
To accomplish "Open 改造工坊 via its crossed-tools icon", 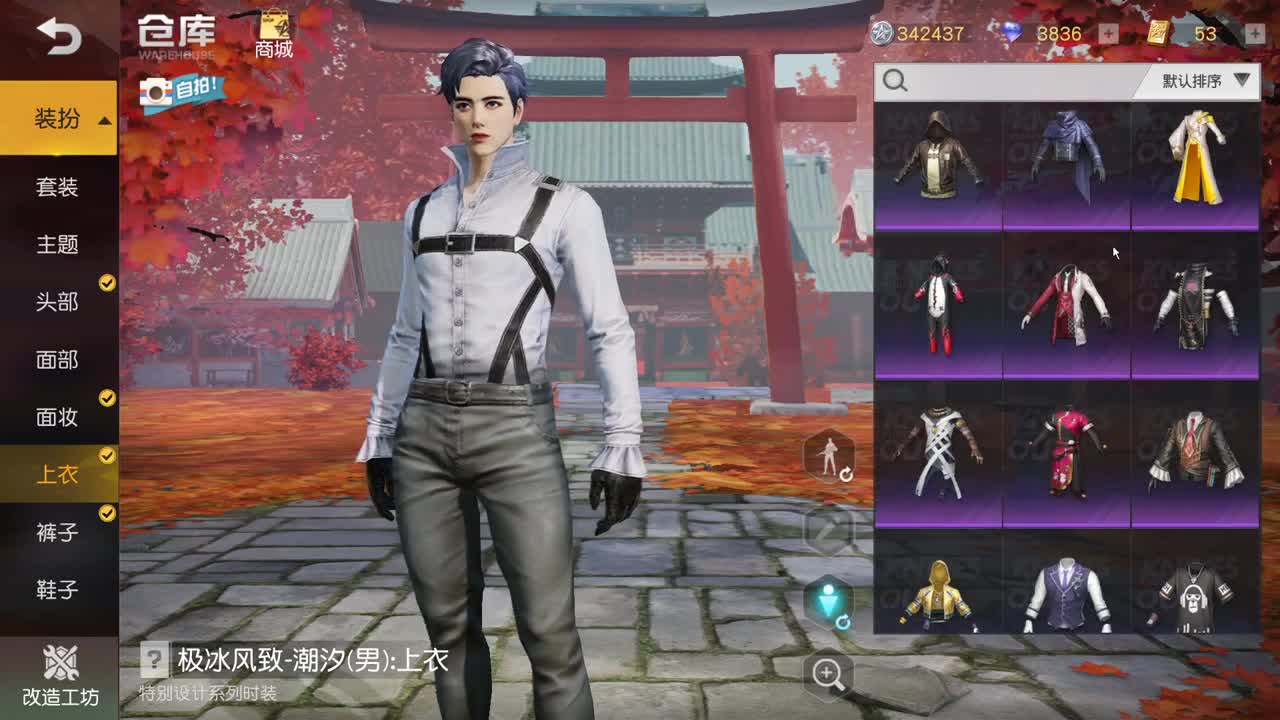I will [57, 662].
